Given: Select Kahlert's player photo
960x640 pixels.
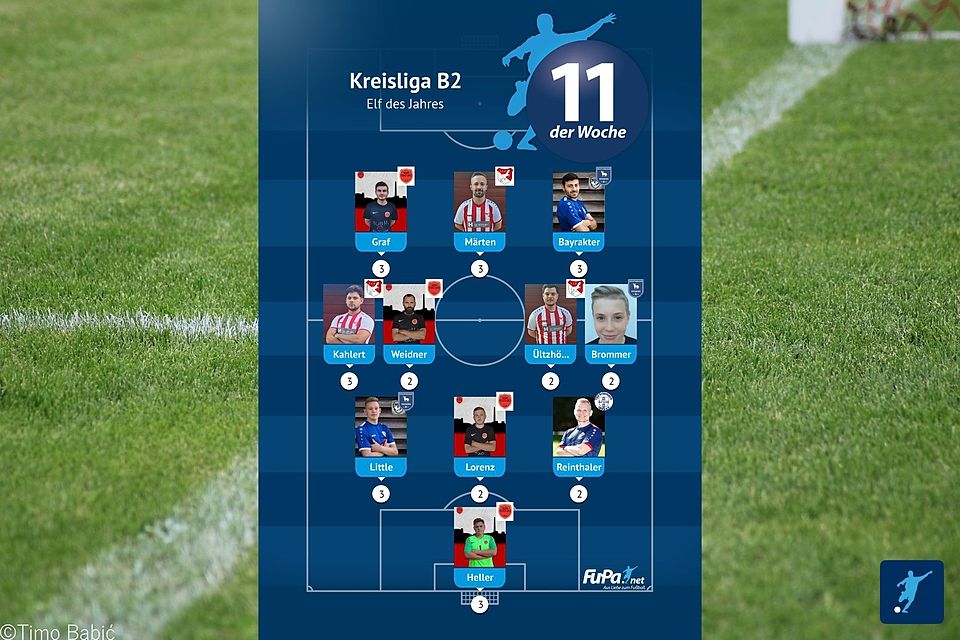Looking at the screenshot, I should [x=349, y=314].
